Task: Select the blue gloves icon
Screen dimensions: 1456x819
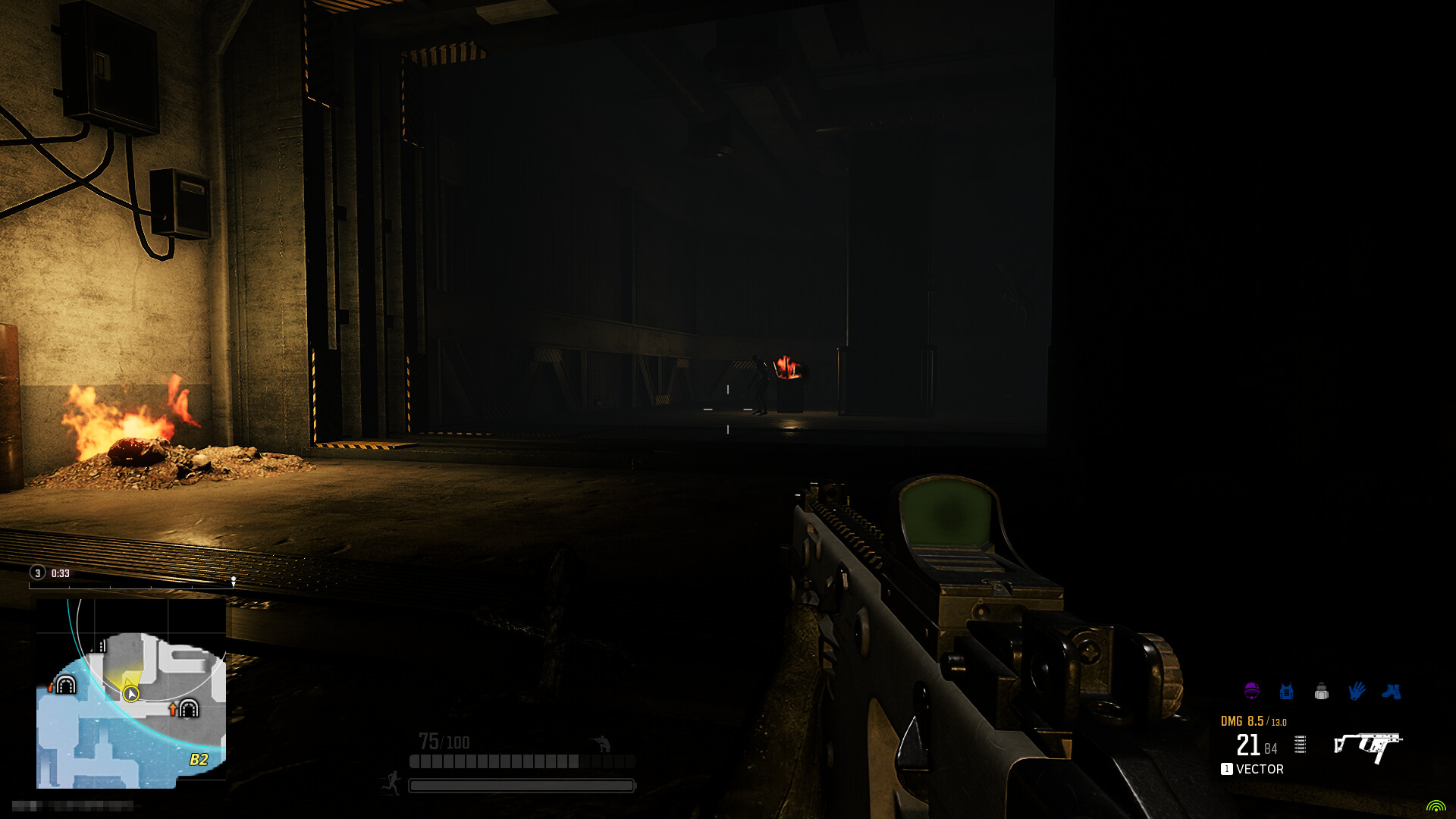Action: coord(1357,690)
